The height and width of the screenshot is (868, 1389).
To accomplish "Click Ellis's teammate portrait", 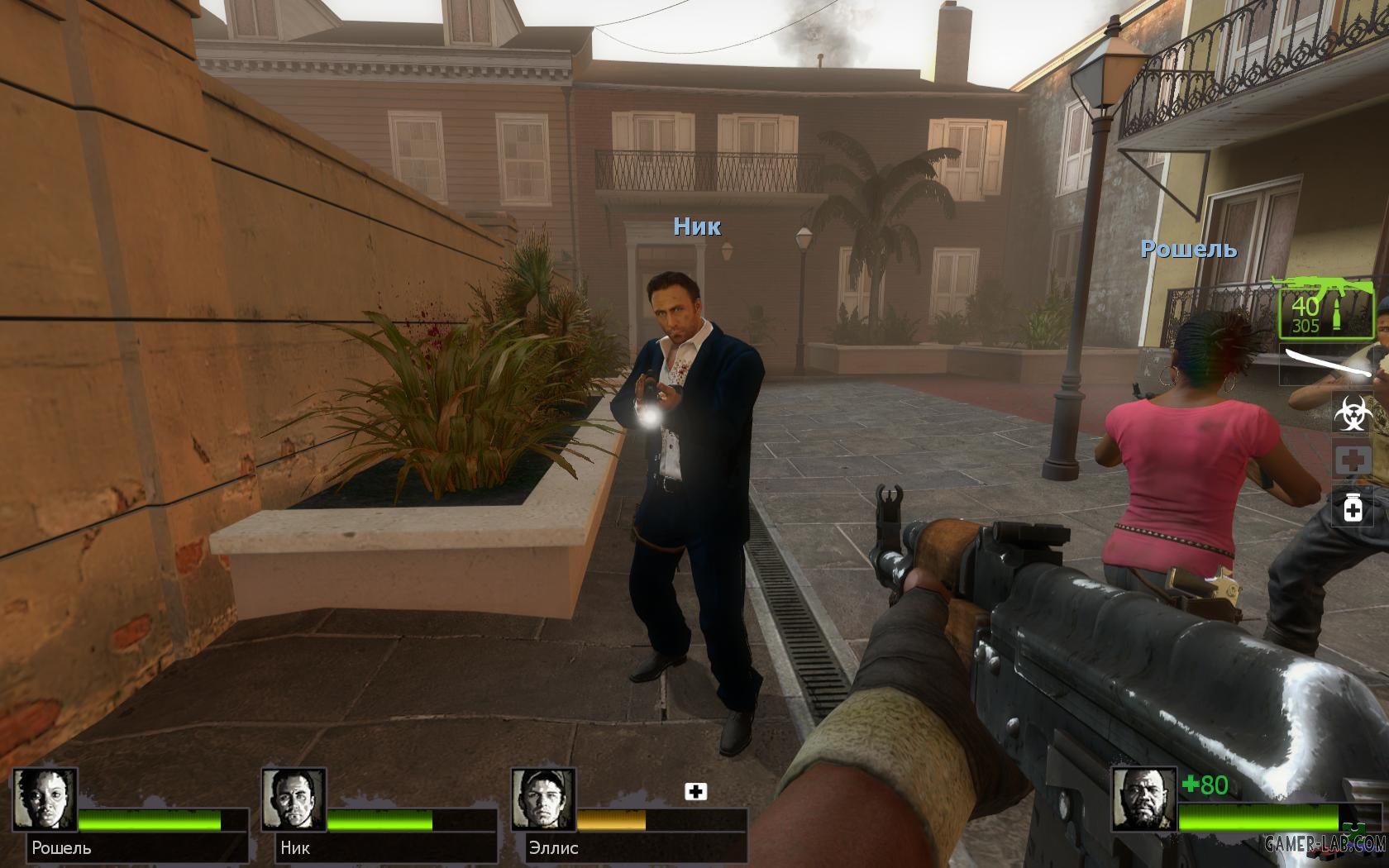I will (543, 800).
